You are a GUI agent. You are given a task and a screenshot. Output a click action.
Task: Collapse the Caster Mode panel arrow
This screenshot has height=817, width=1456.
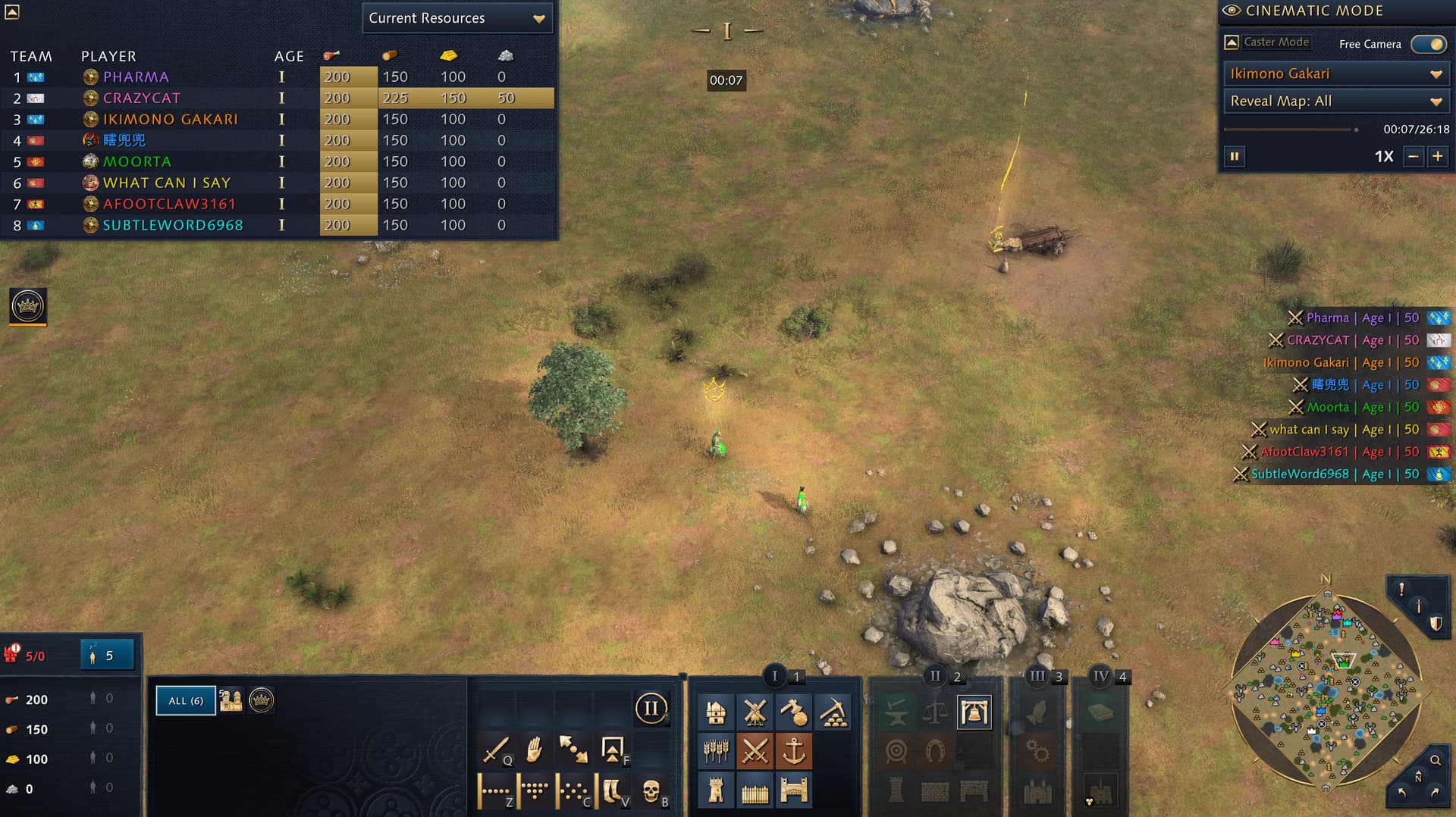1232,42
